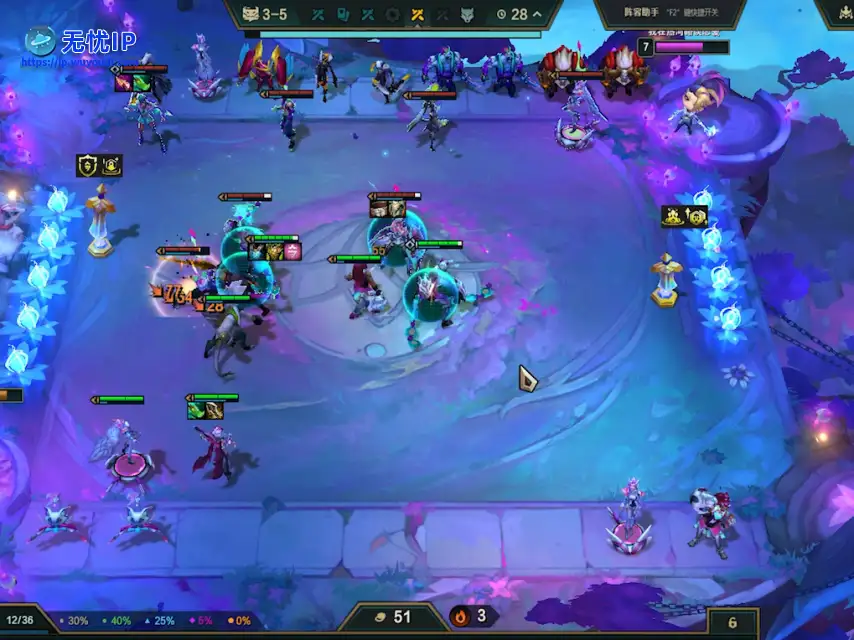The height and width of the screenshot is (640, 854).
Task: Inspect the second left-side augment icon
Action: click(111, 166)
